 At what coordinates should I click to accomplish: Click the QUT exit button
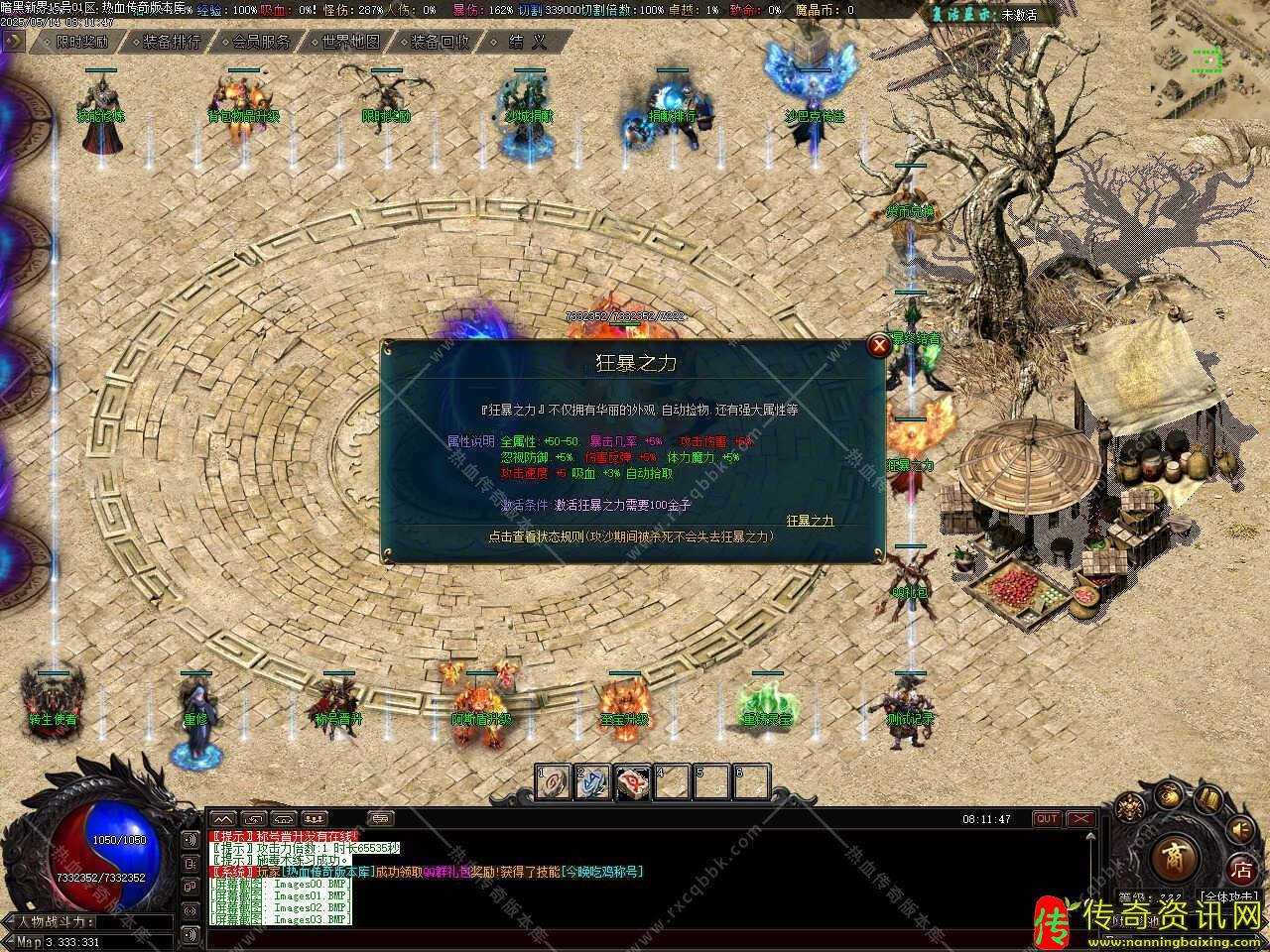pyautogui.click(x=1047, y=819)
